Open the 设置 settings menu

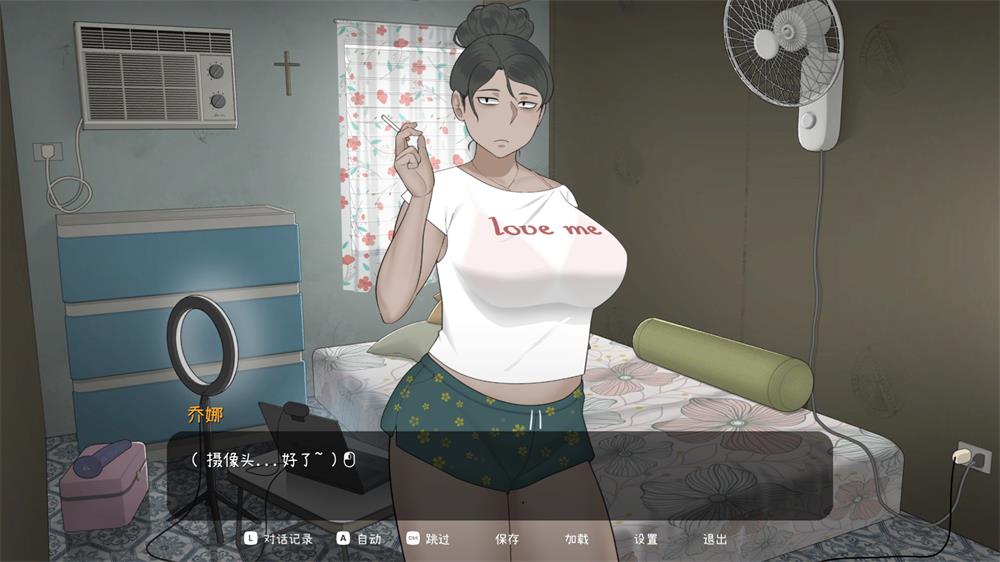click(646, 539)
